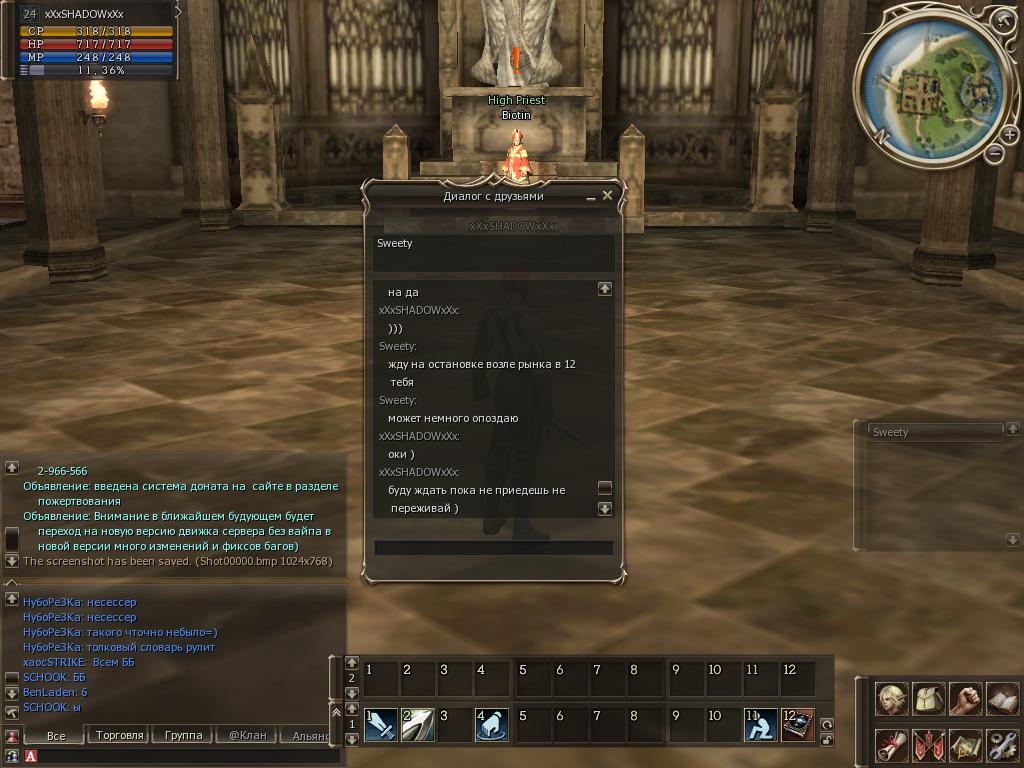Use the sit/stand action in slot 11
The width and height of the screenshot is (1024, 768).
click(760, 724)
